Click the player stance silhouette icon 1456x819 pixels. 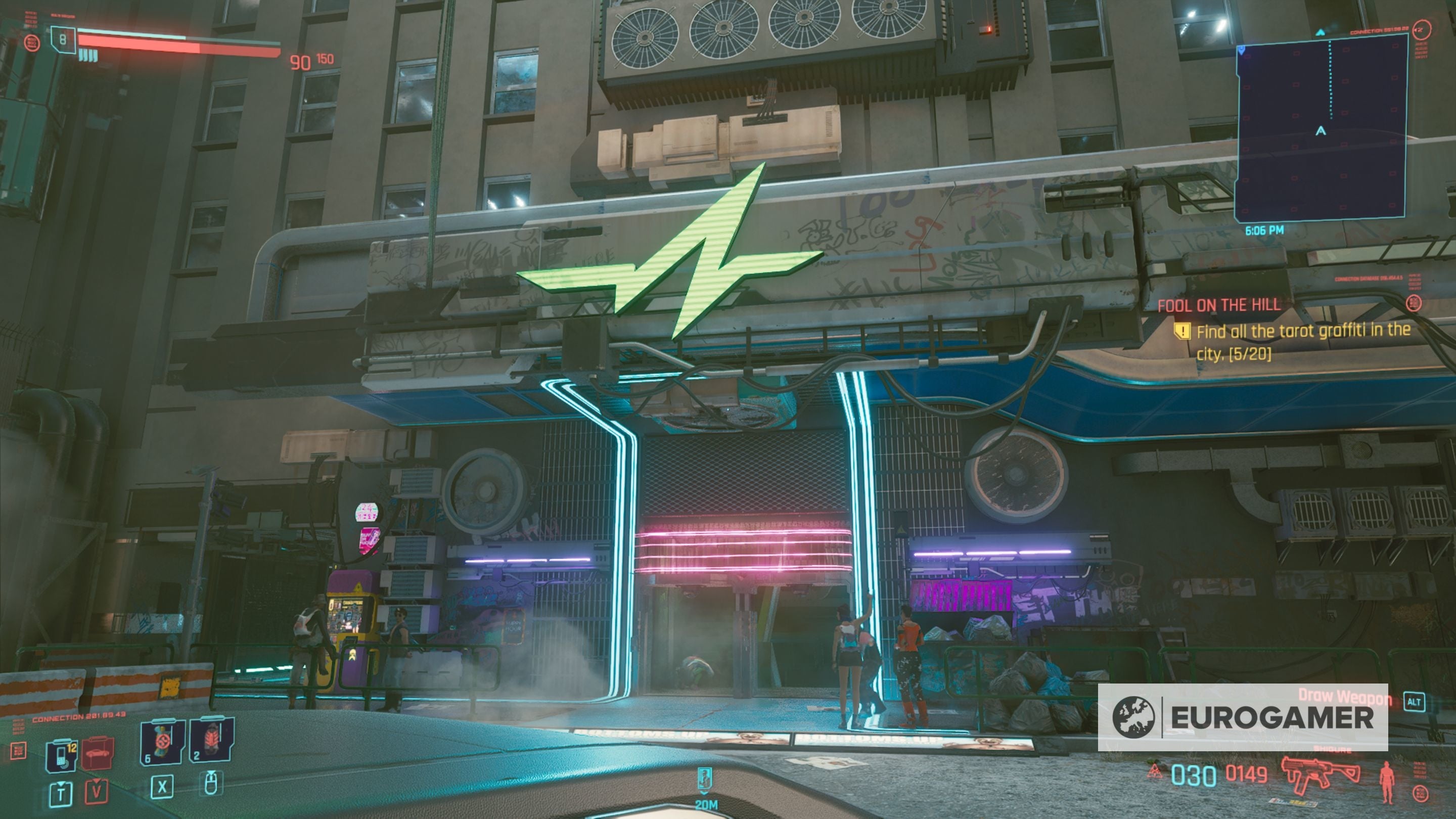click(1386, 782)
